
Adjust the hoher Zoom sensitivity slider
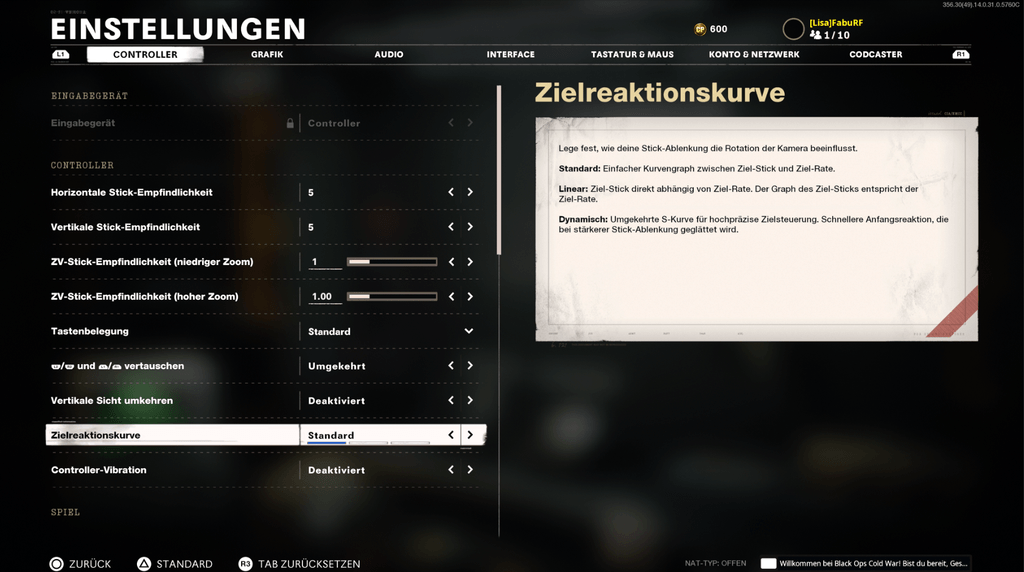[x=391, y=297]
